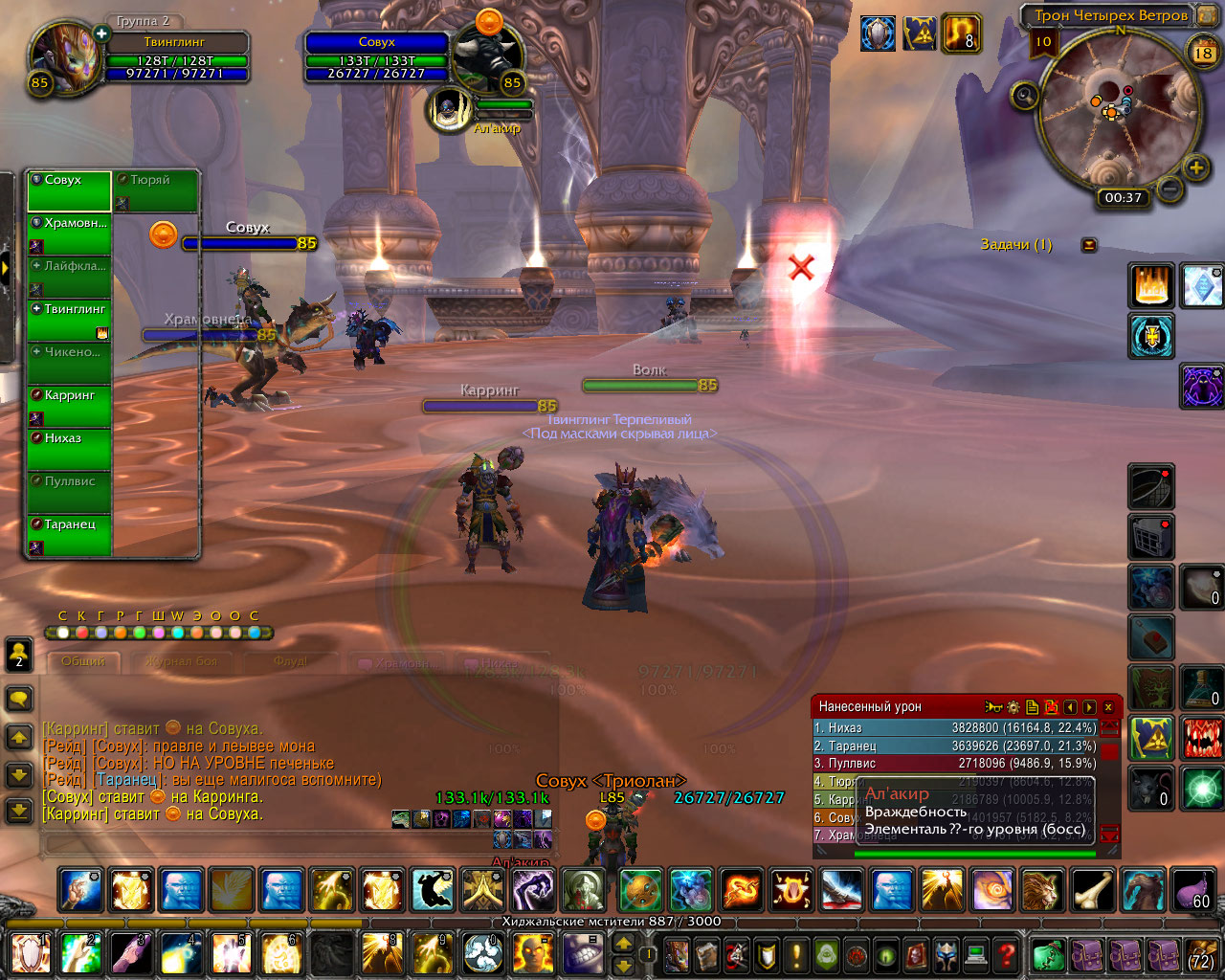Image resolution: width=1225 pixels, height=980 pixels.
Task: Click the Твинглинг player portrait
Action: tap(66, 57)
